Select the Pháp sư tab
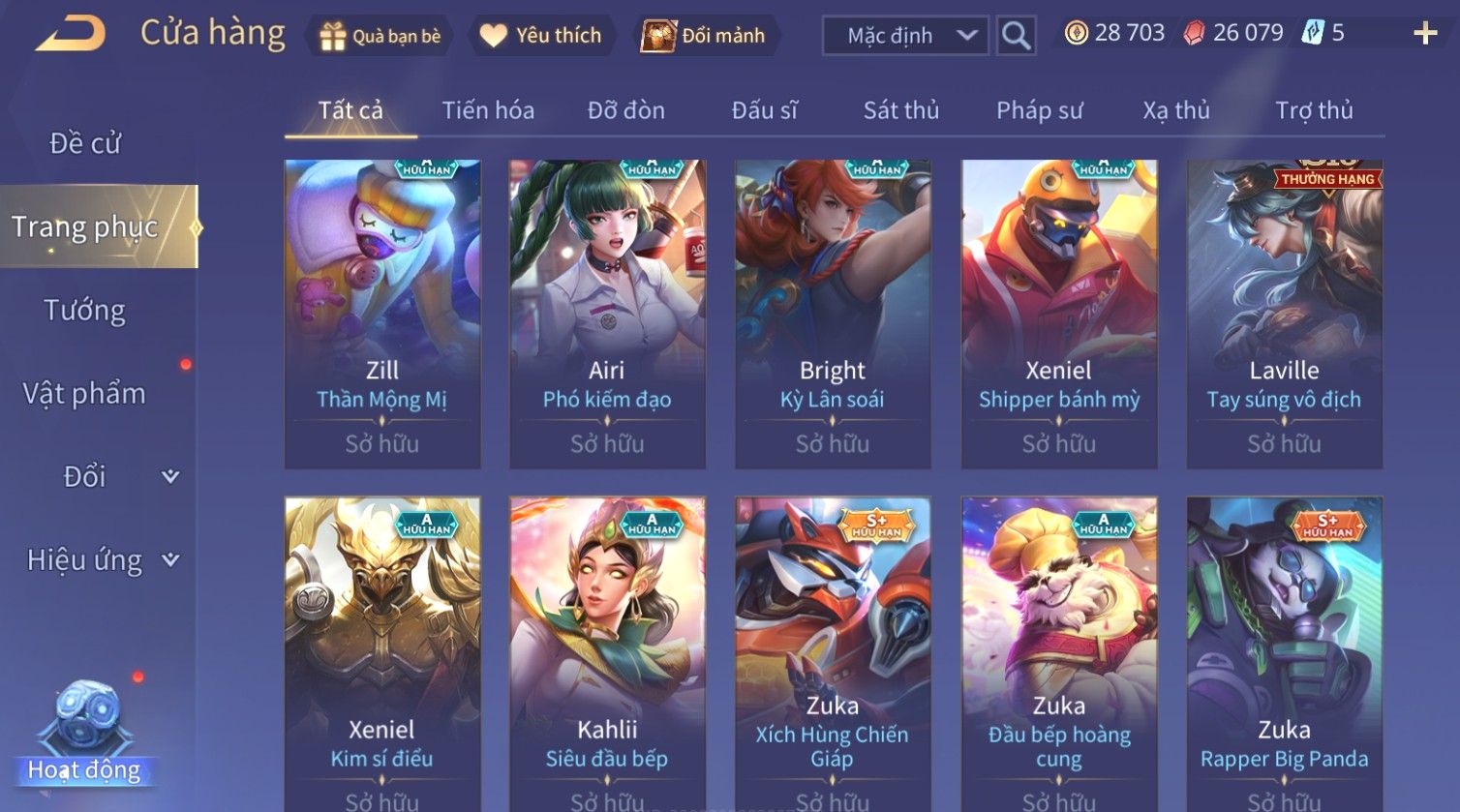The height and width of the screenshot is (812, 1460). coord(1039,110)
